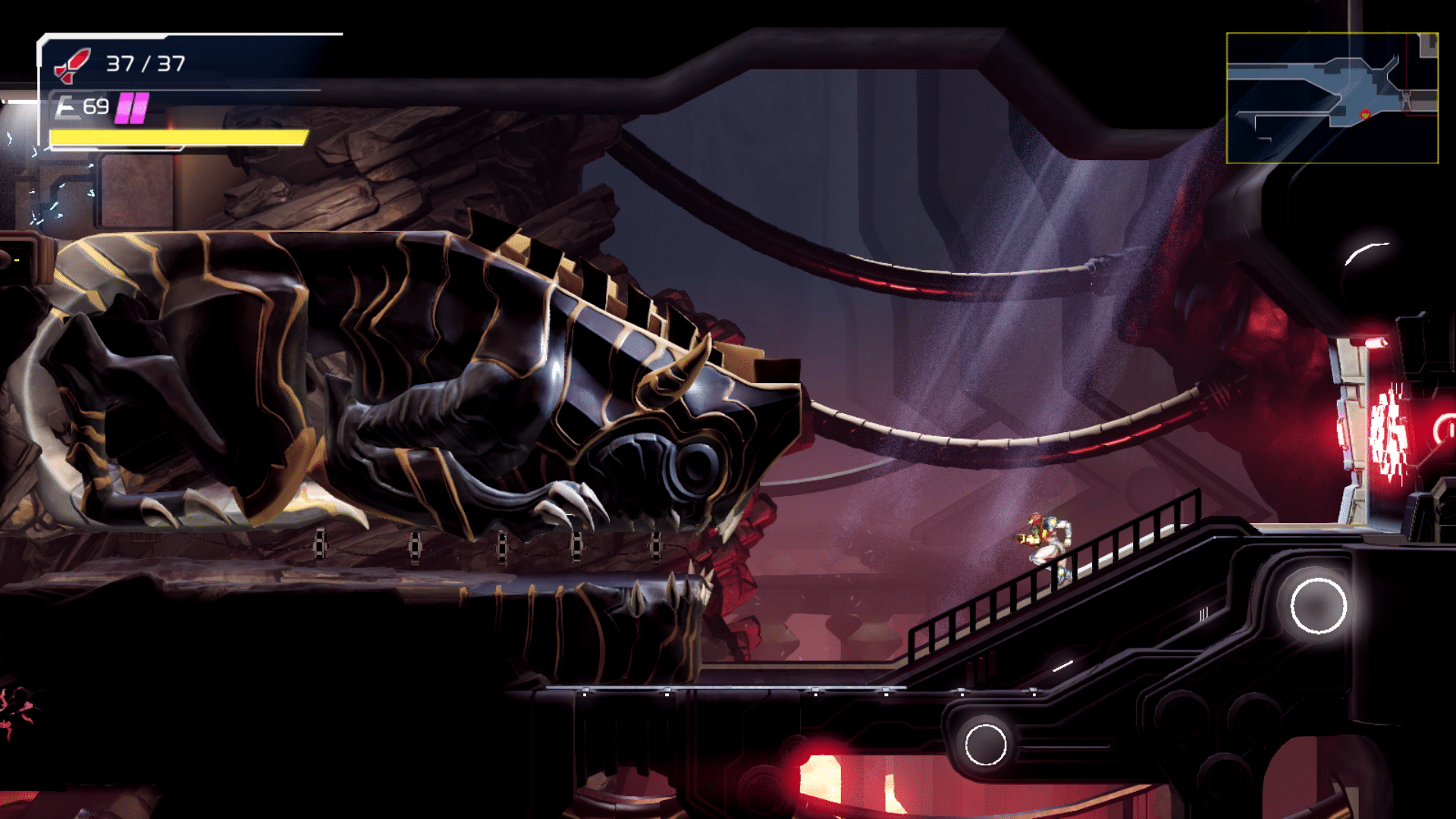Image resolution: width=1456 pixels, height=819 pixels.
Task: Click the E energy indicator icon
Action: pyautogui.click(x=67, y=108)
